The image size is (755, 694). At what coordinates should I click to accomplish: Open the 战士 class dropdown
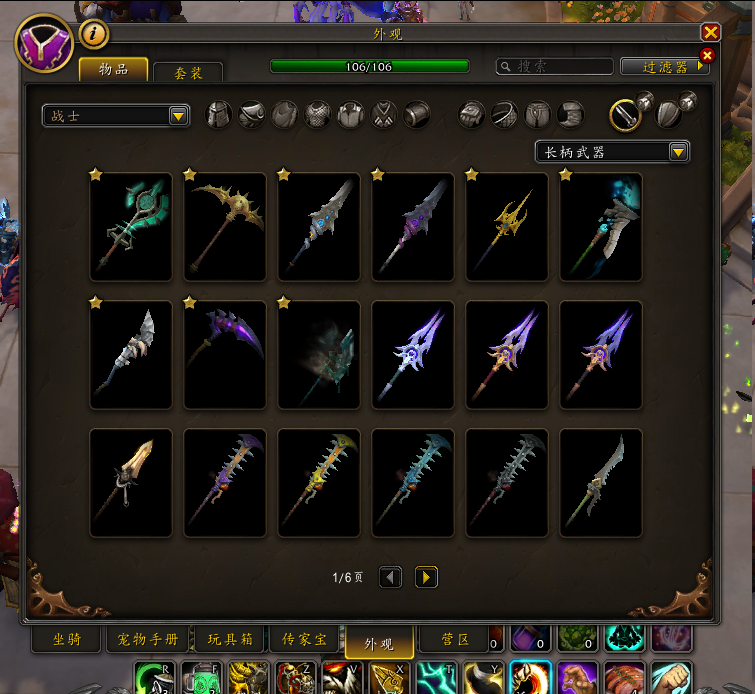point(116,116)
